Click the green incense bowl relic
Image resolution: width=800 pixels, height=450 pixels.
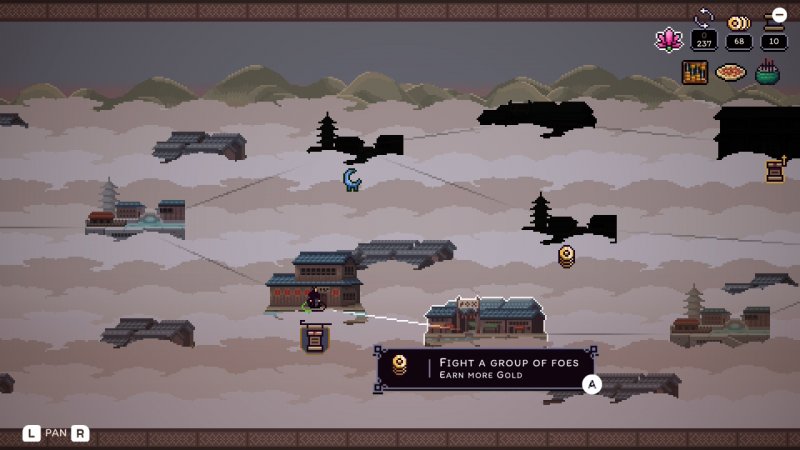click(767, 72)
